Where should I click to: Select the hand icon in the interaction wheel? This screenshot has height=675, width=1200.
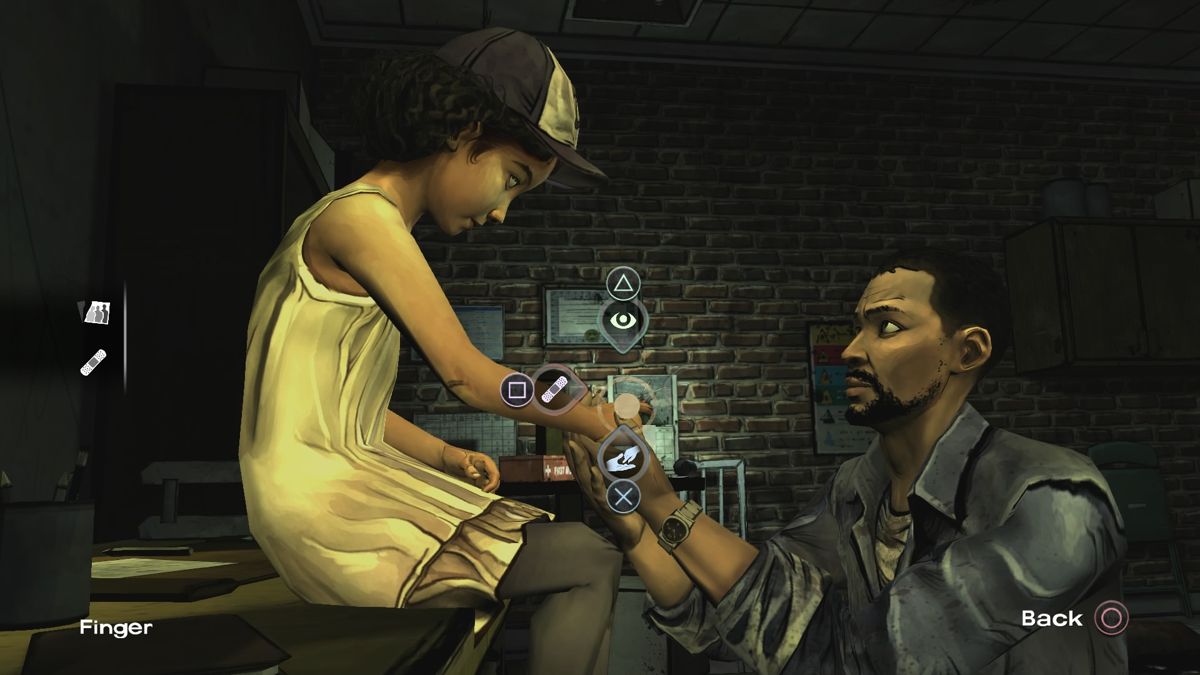[622, 458]
